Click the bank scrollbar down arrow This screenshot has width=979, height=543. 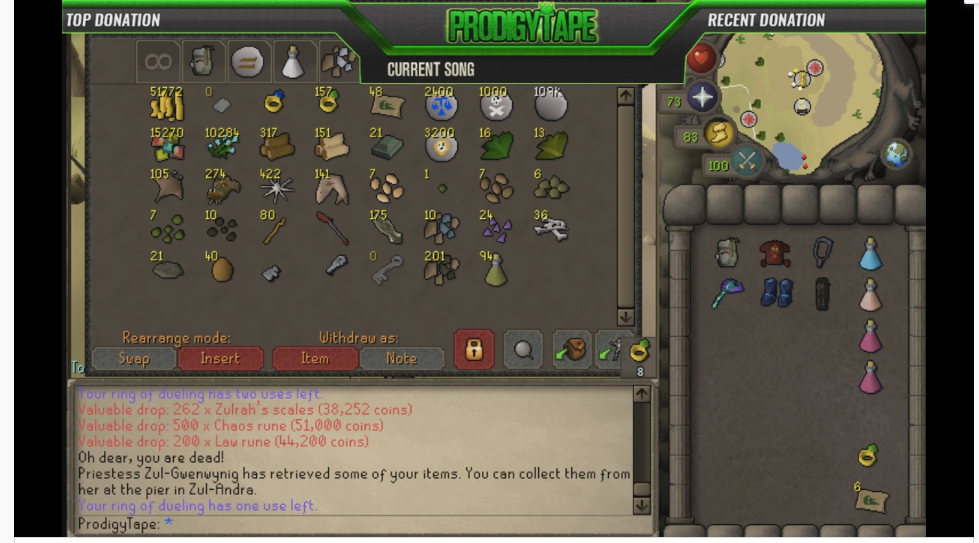tap(626, 316)
